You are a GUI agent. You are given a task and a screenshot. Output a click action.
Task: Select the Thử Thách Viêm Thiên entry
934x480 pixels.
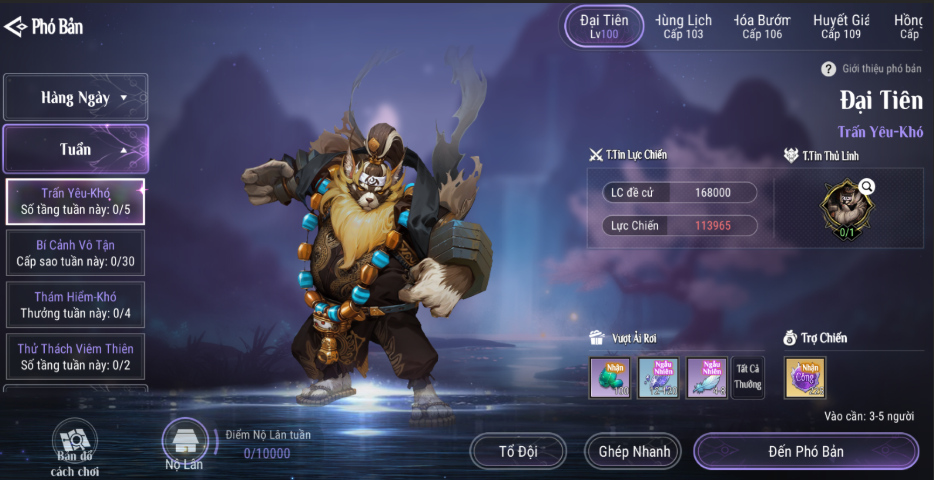point(76,357)
